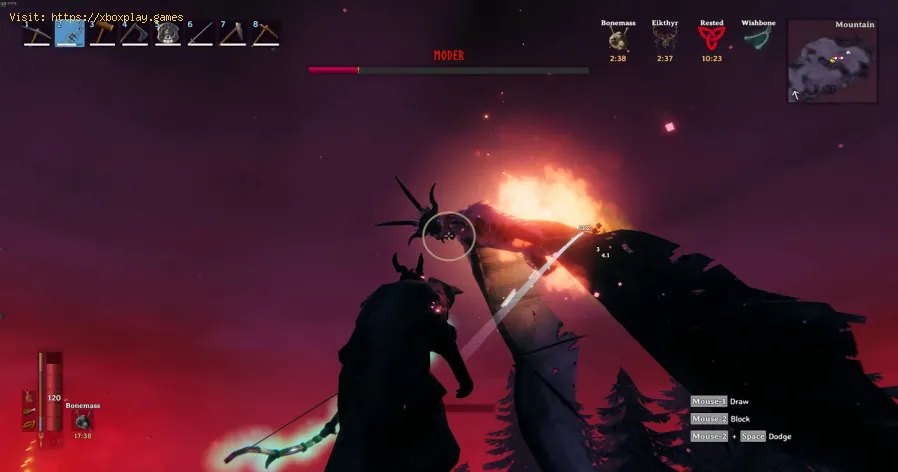Select the highlighted bow in slot 2
898x472 pixels.
[70, 34]
